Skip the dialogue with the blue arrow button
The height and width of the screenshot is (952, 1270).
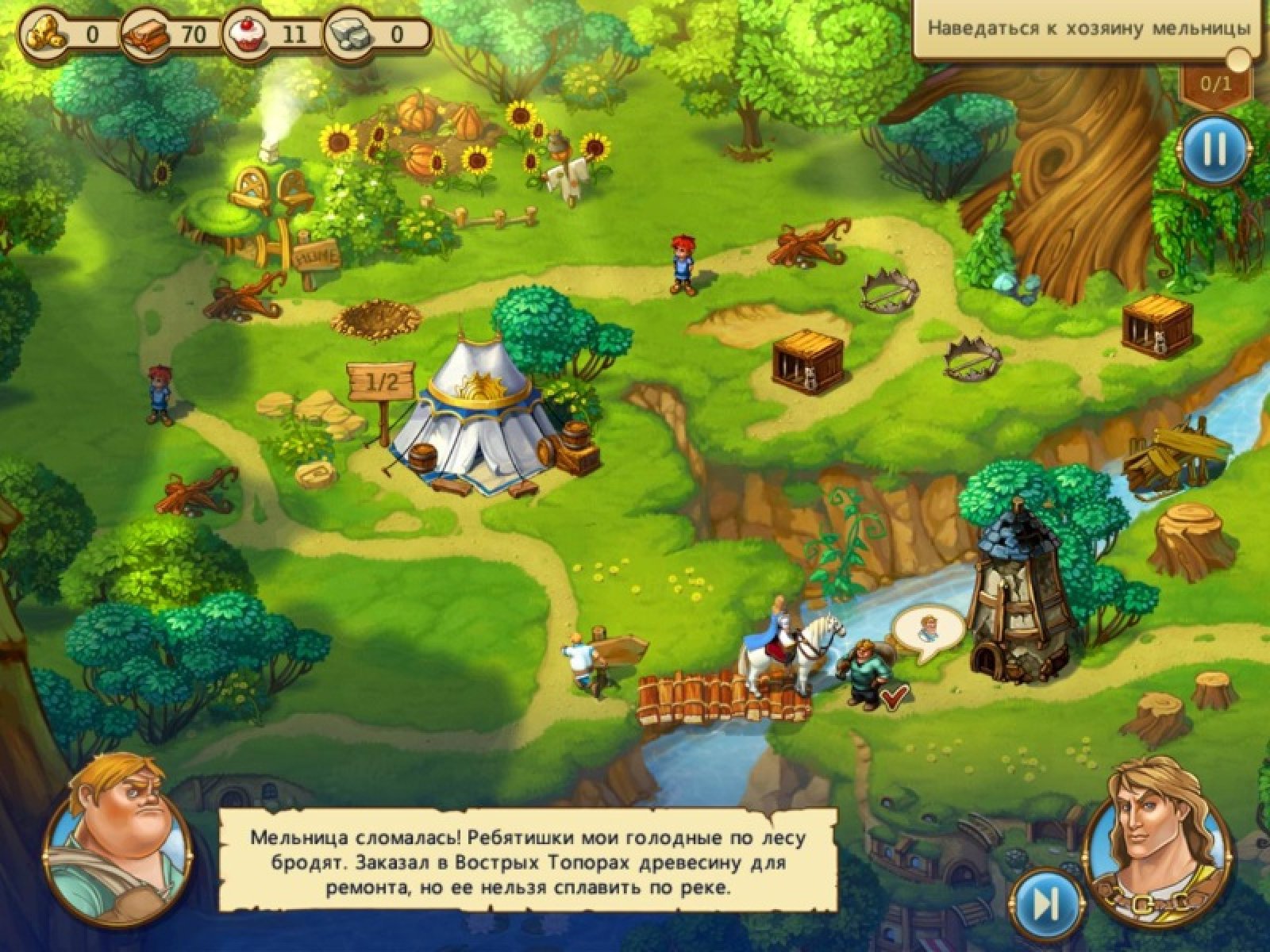(x=1047, y=901)
